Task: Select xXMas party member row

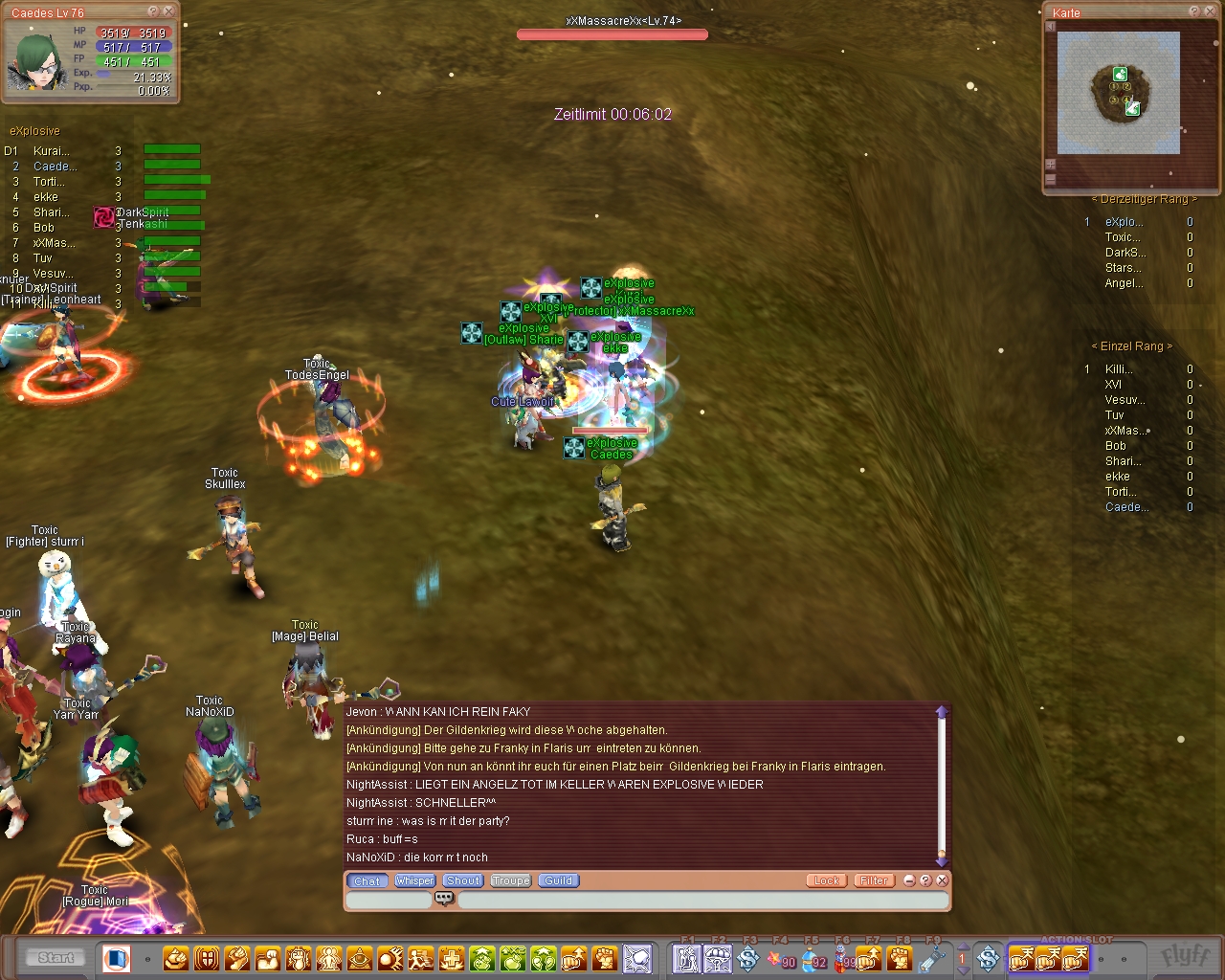Action: (x=54, y=243)
